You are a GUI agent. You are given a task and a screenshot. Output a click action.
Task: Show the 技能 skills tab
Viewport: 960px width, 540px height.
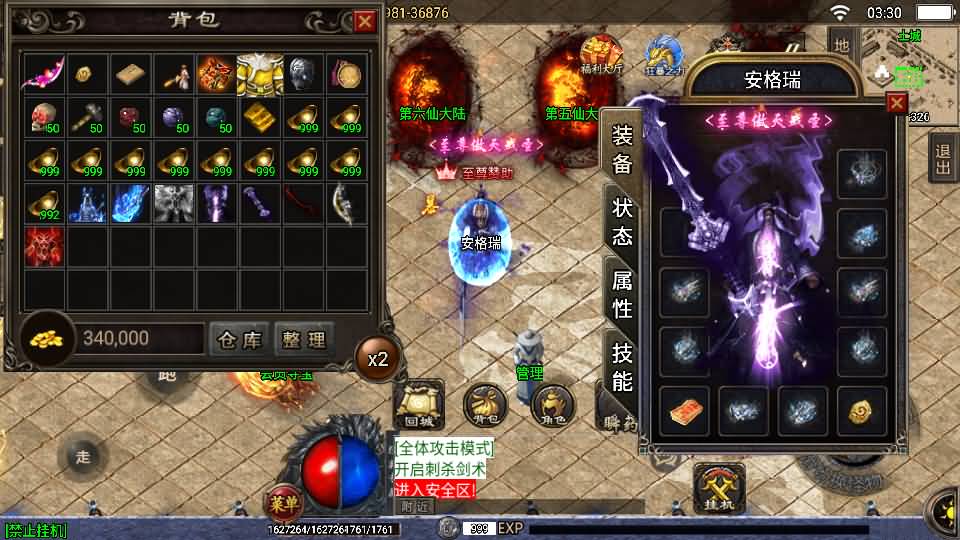[622, 366]
